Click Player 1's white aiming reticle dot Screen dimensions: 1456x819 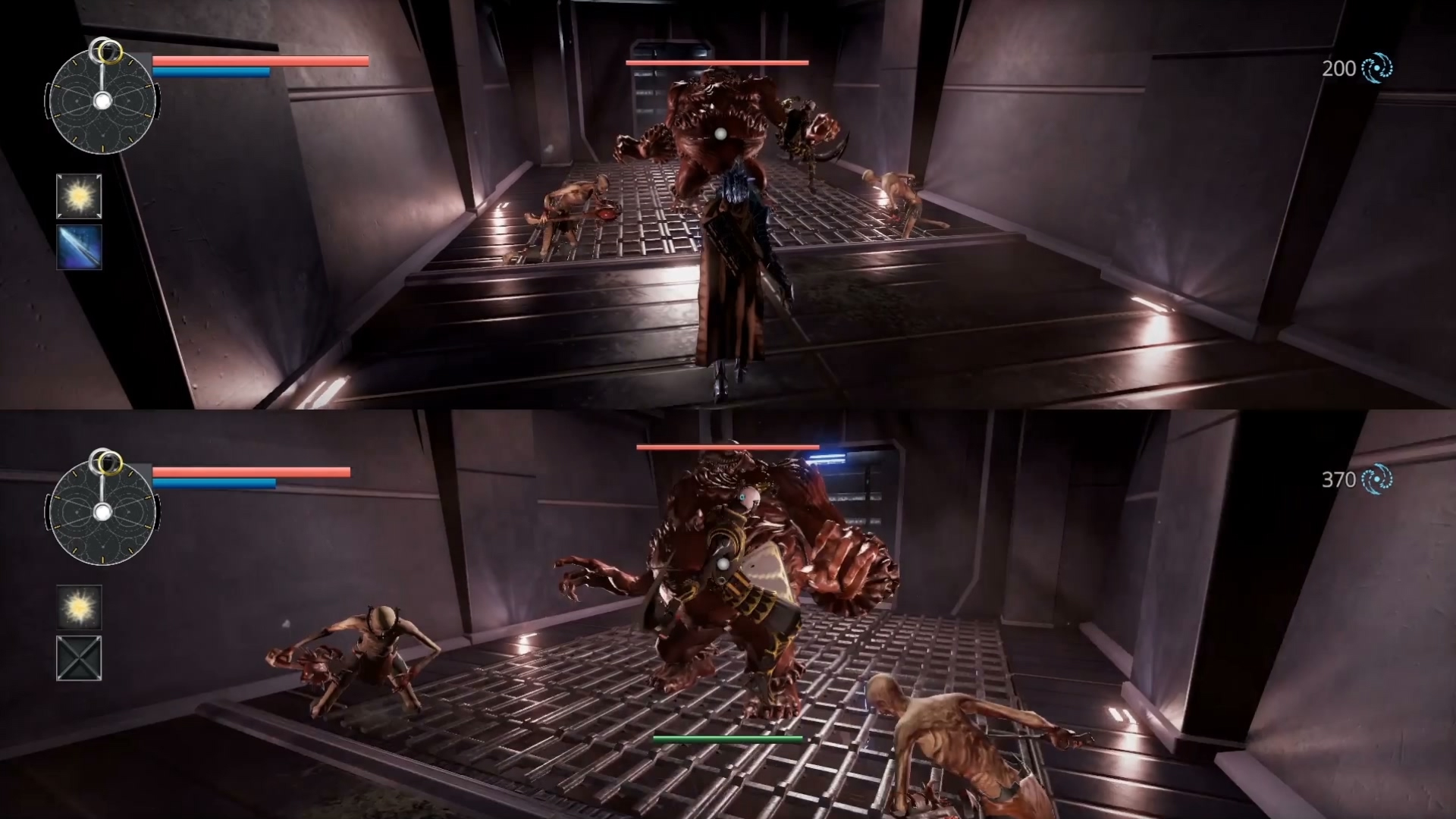pos(720,134)
